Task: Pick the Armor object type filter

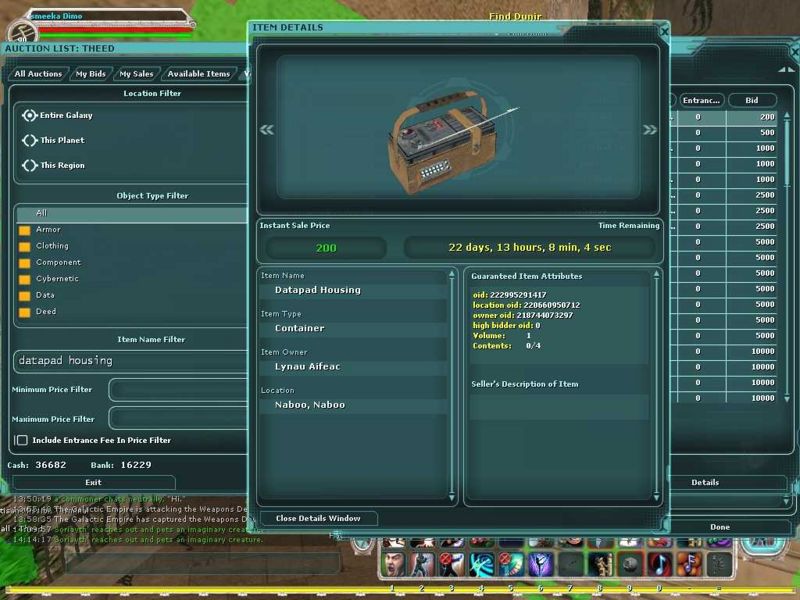Action: 48,229
